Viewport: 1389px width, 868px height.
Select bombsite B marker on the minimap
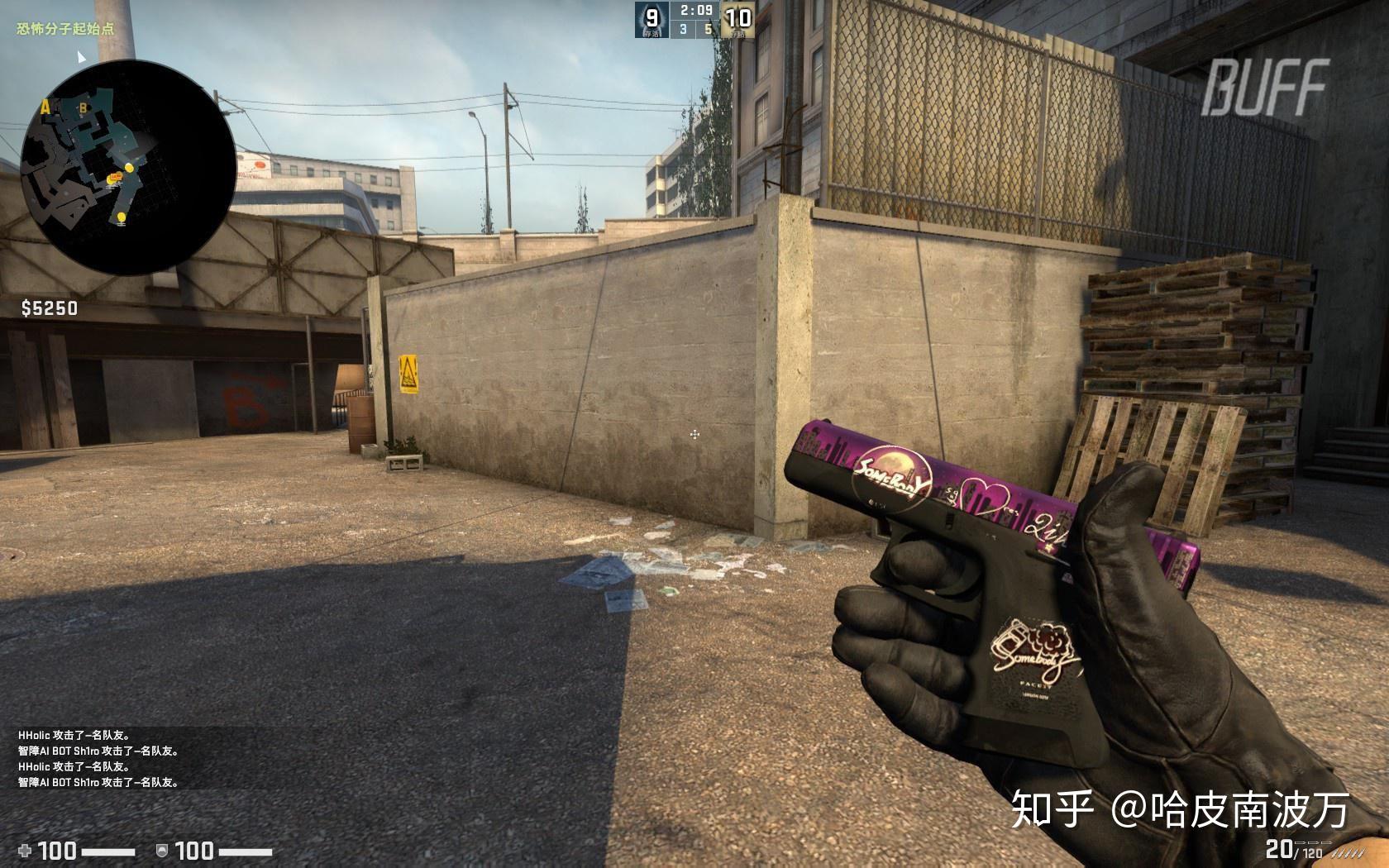coord(84,108)
